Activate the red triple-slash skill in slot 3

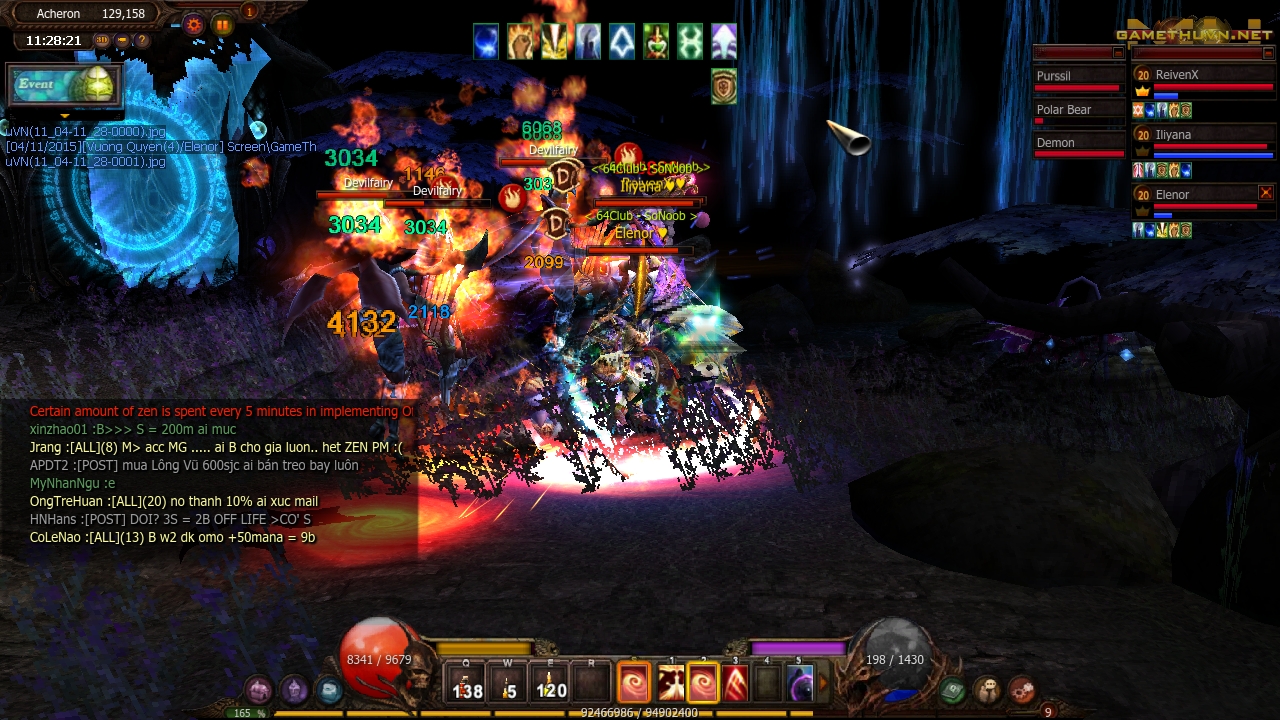(735, 684)
